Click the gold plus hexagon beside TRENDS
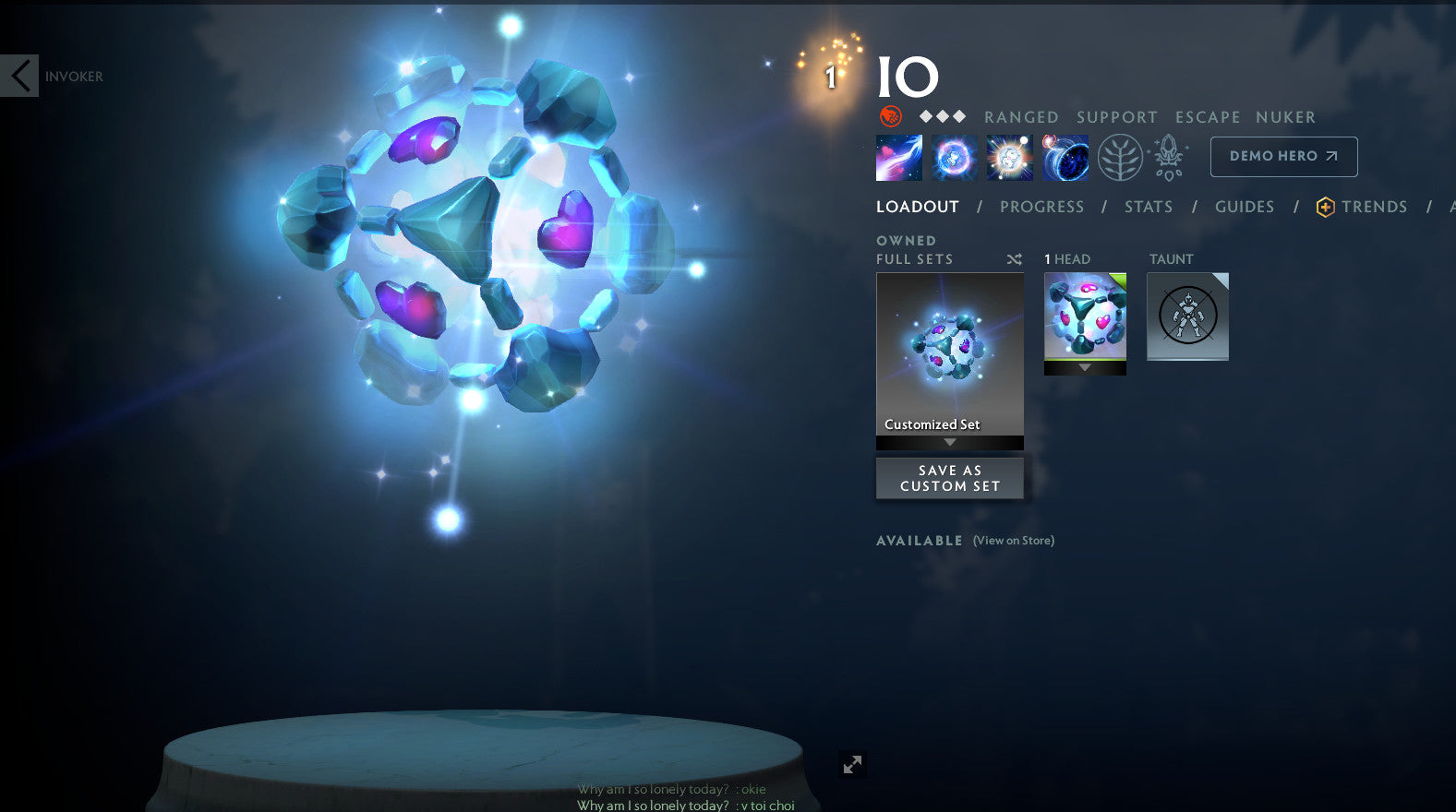 [1324, 207]
